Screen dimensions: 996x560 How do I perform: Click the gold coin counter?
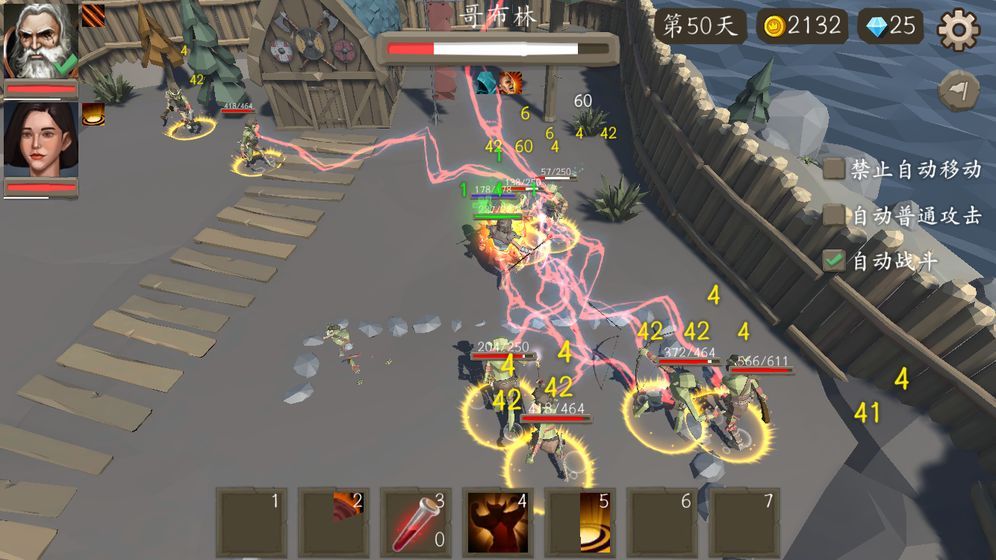(801, 26)
